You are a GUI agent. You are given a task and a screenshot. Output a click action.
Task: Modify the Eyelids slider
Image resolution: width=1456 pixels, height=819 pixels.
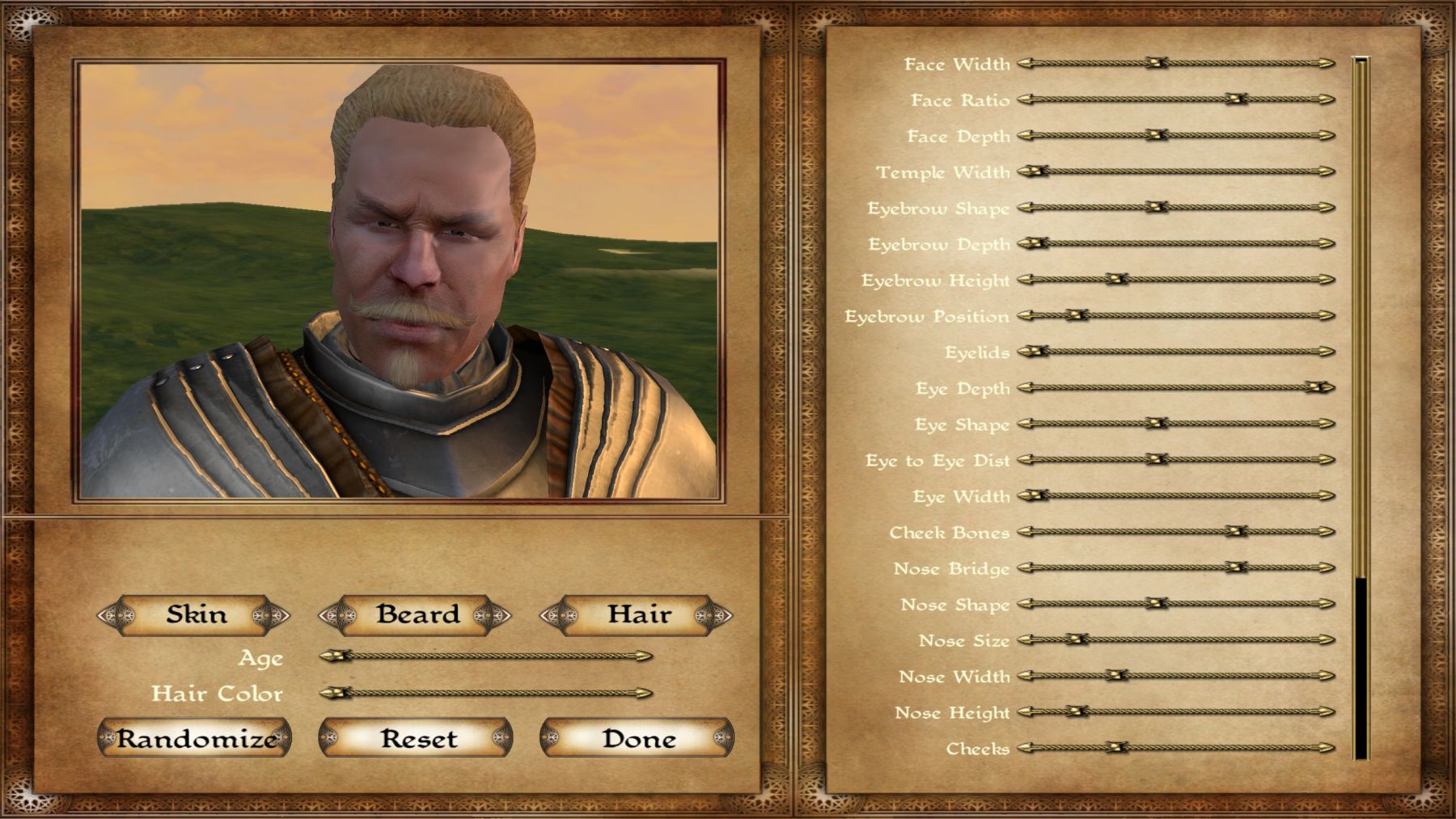[1175, 352]
